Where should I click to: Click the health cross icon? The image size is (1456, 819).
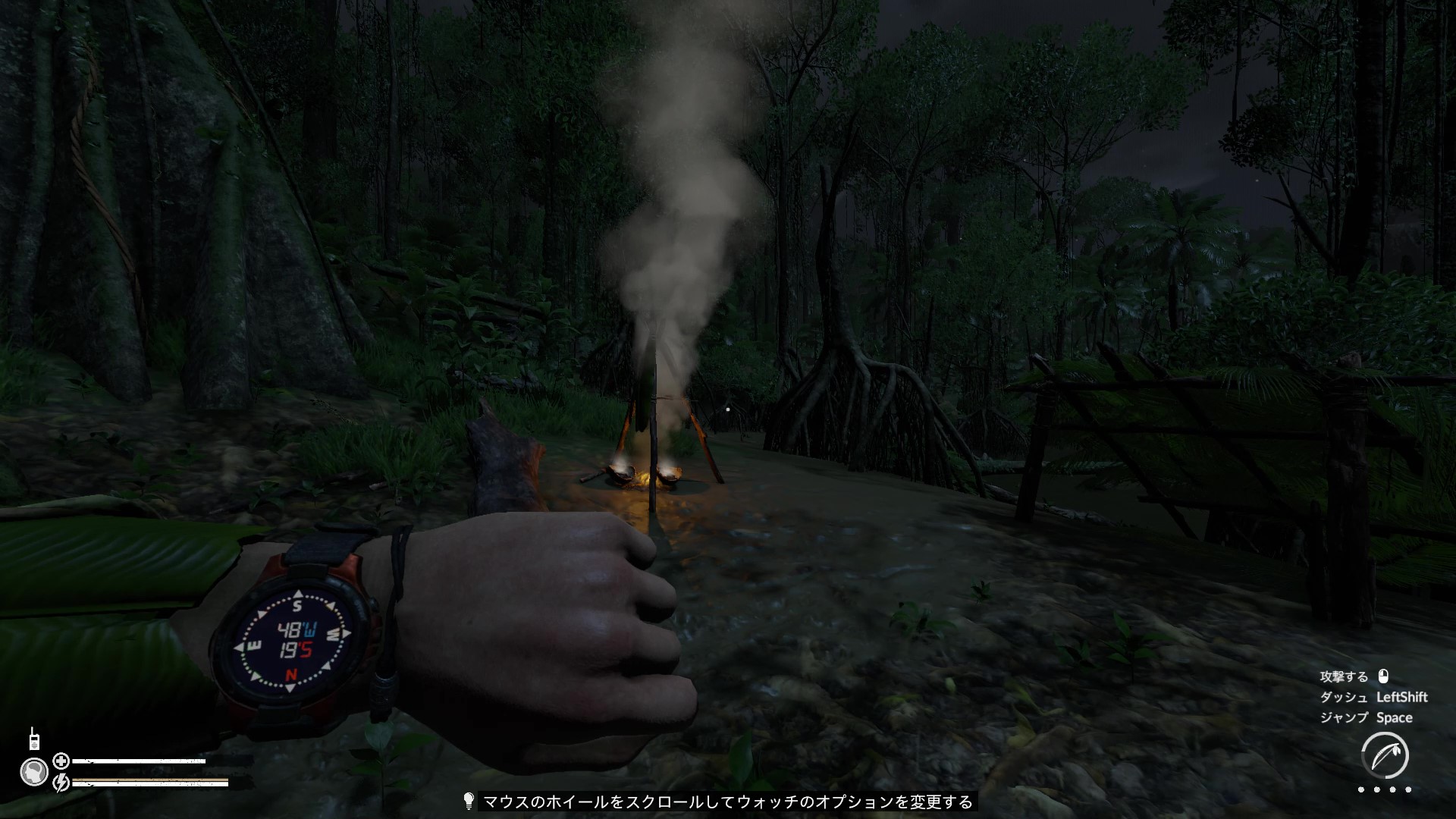pyautogui.click(x=61, y=761)
